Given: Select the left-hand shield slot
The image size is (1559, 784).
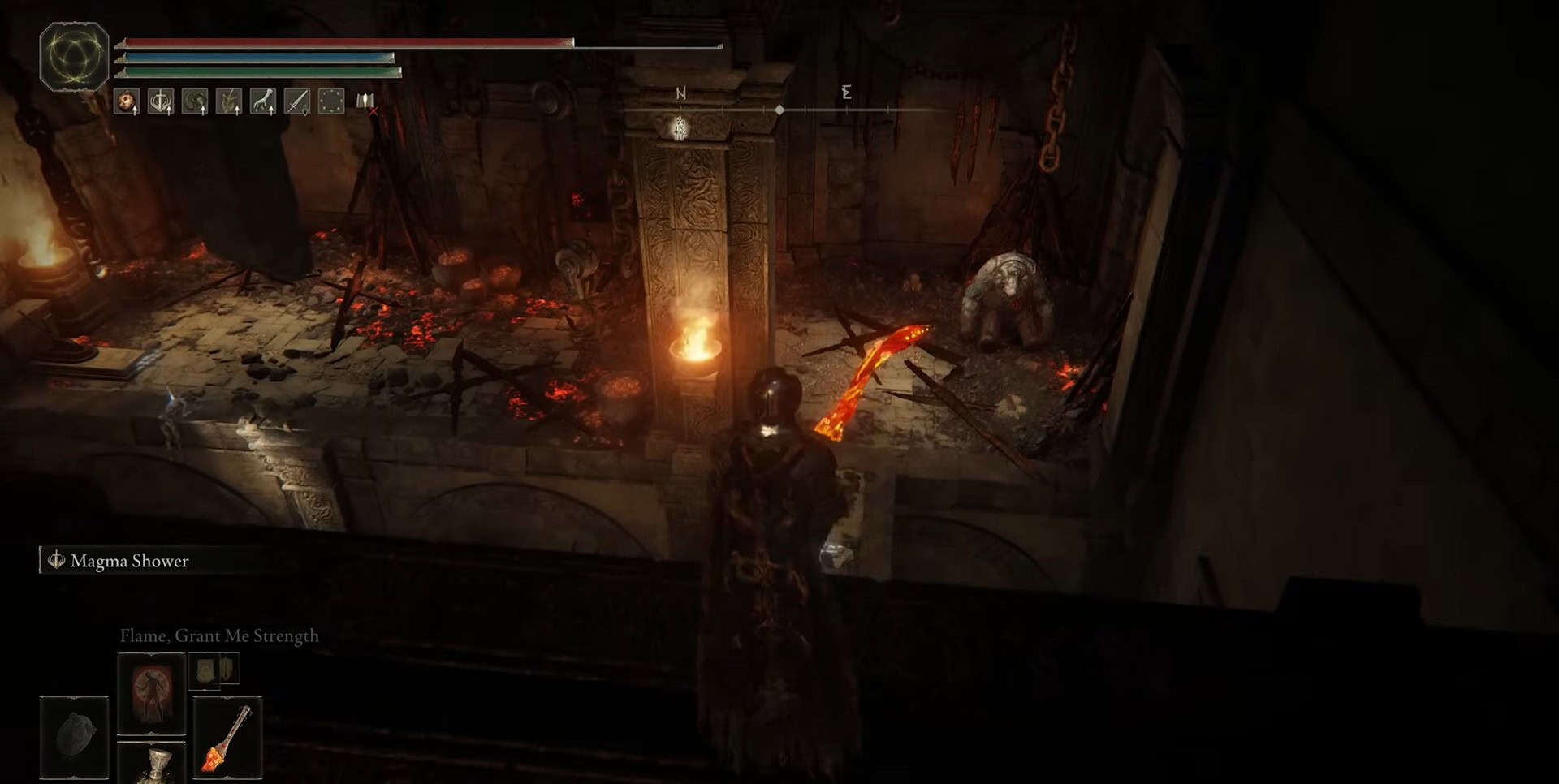Looking at the screenshot, I should pos(74,737).
